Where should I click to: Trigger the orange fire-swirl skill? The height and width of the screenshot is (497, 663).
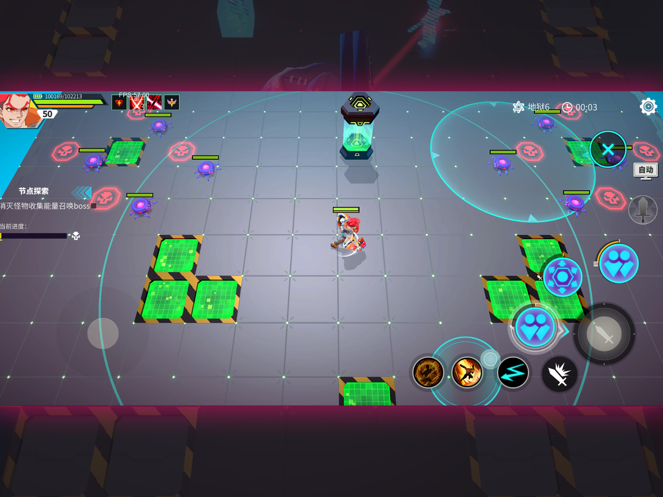(x=428, y=373)
